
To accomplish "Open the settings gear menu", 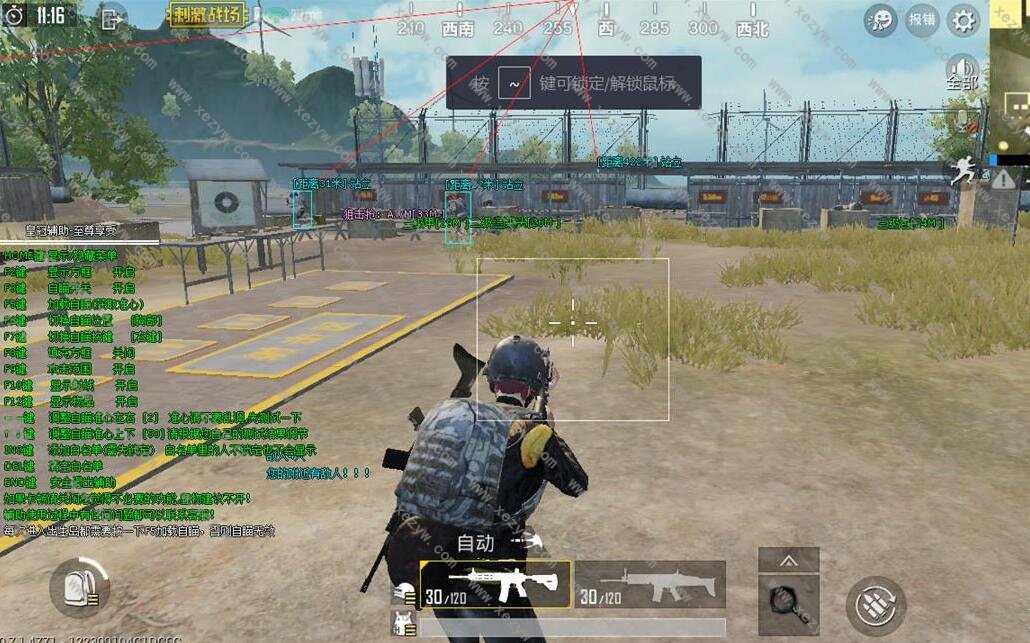I will (963, 20).
